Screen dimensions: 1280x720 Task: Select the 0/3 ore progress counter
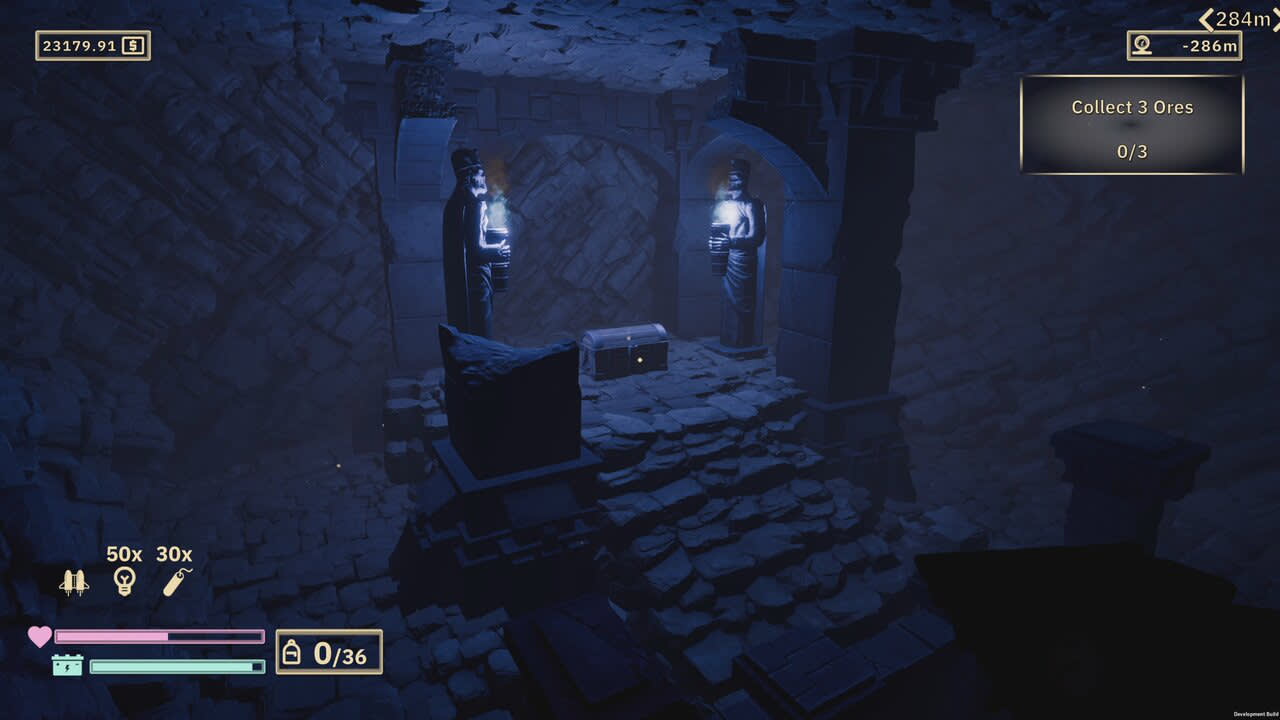tap(1131, 153)
